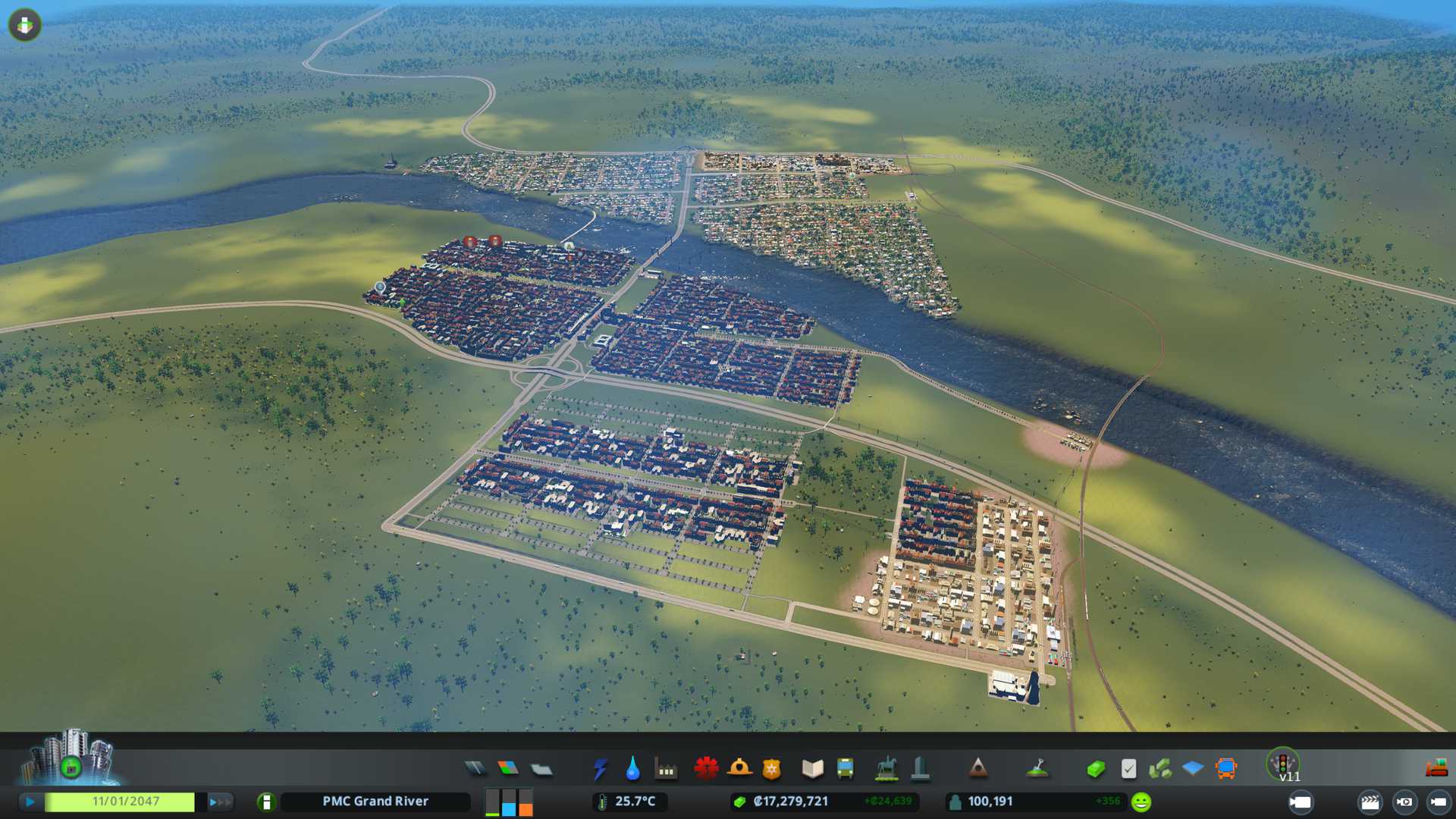
Task: Open the Water and Sewage menu
Action: tap(632, 769)
